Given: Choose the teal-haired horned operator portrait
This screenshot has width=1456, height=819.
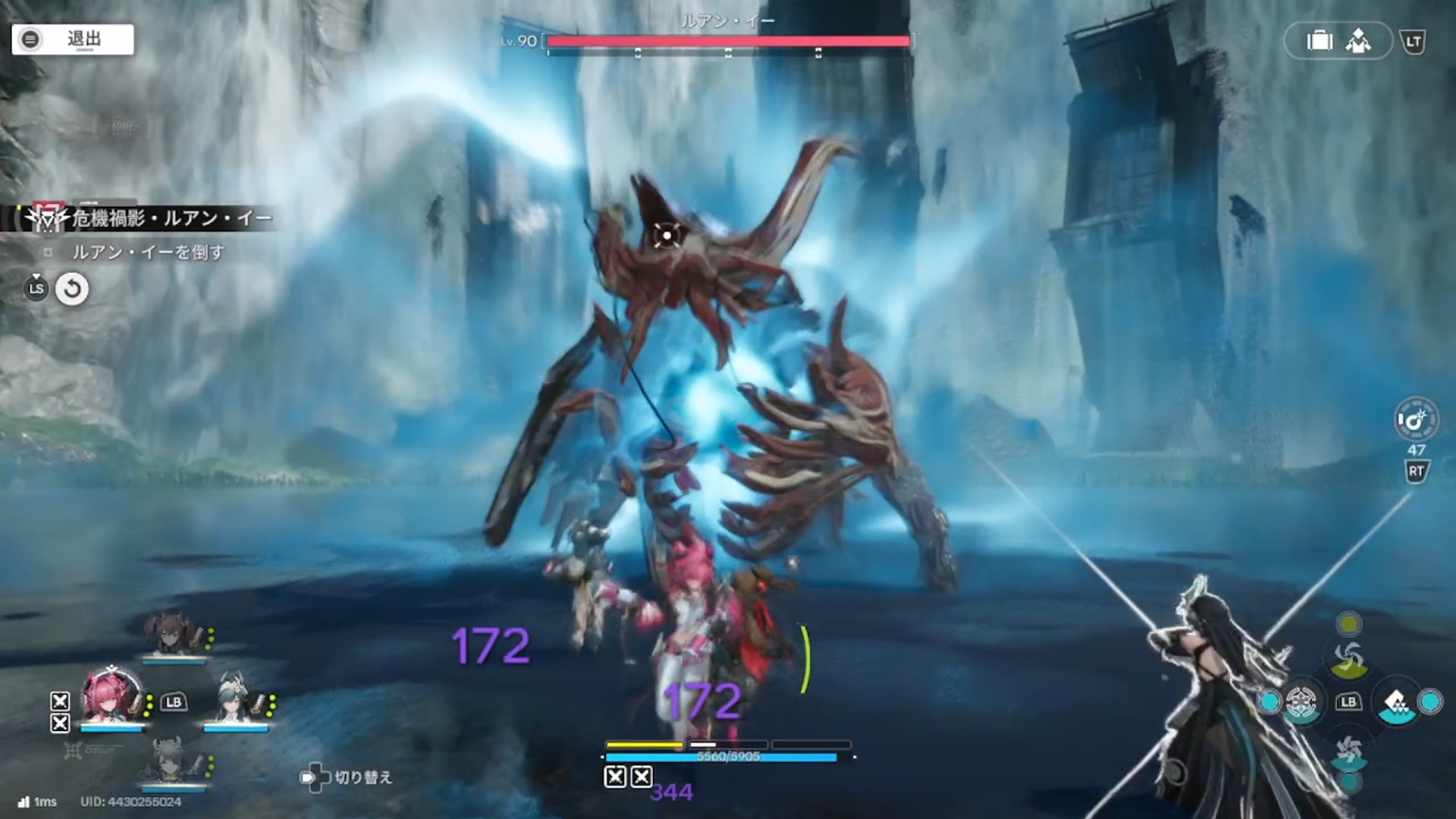Looking at the screenshot, I should pyautogui.click(x=234, y=699).
